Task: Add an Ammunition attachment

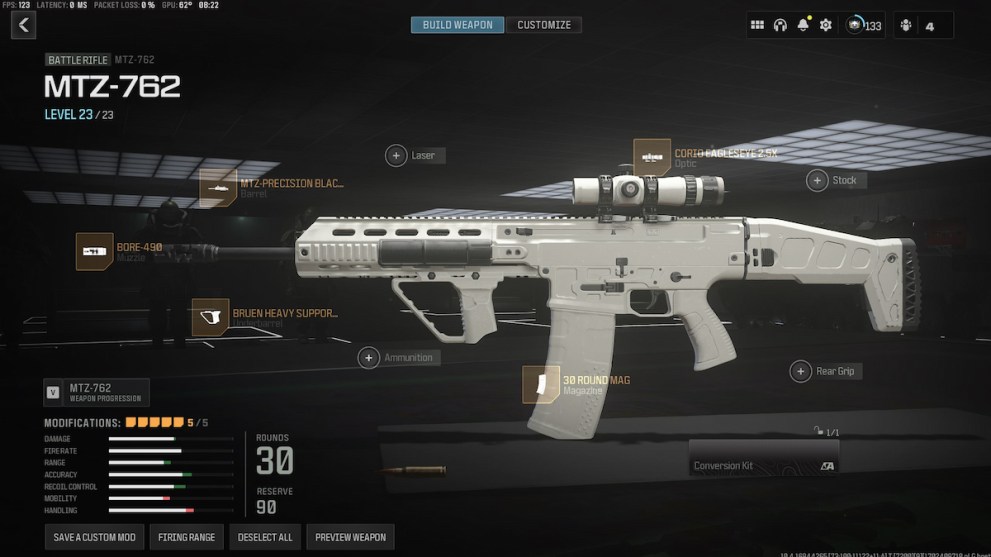Action: (369, 357)
